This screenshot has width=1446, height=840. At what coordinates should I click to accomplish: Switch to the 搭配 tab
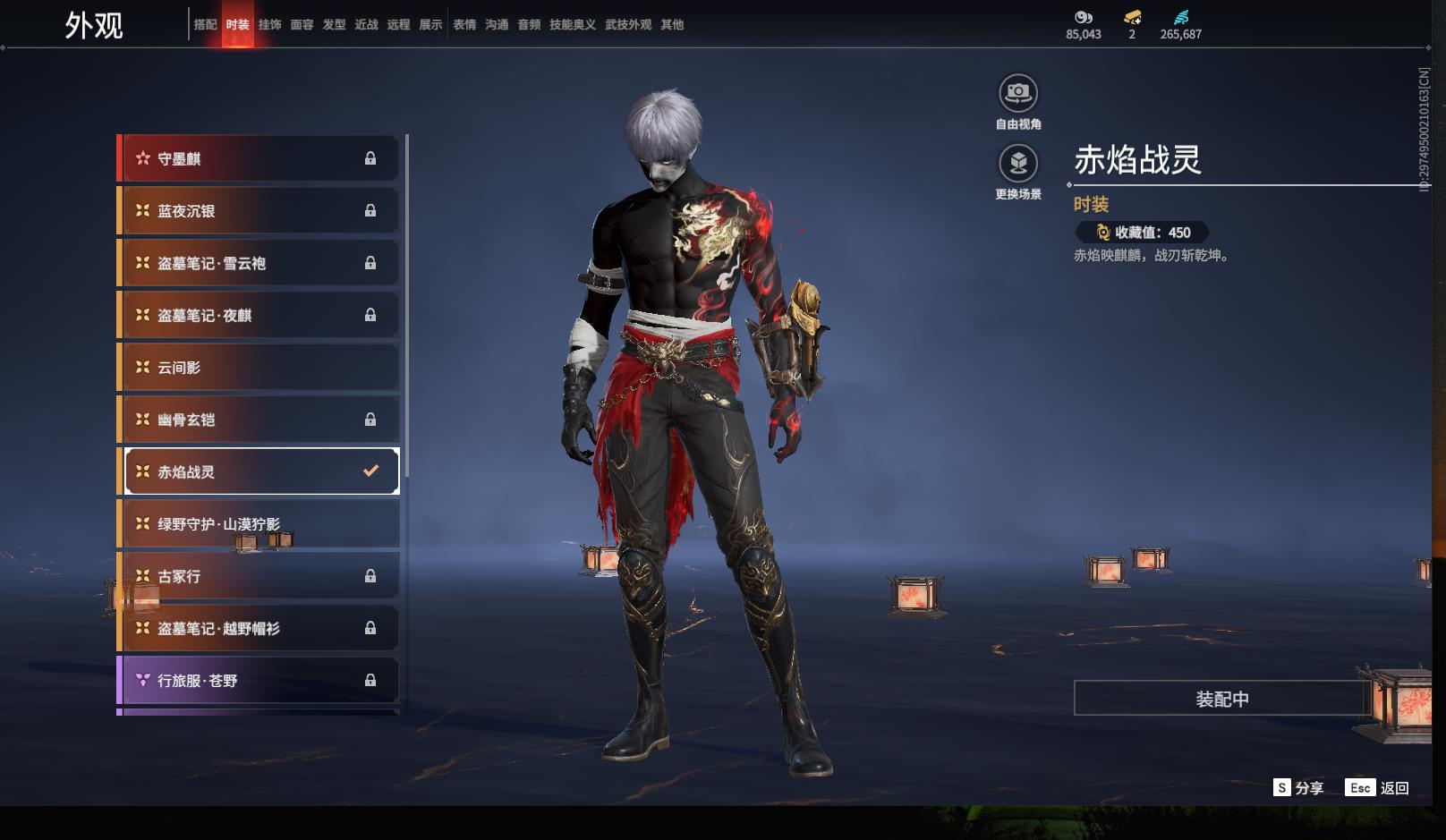[x=205, y=25]
